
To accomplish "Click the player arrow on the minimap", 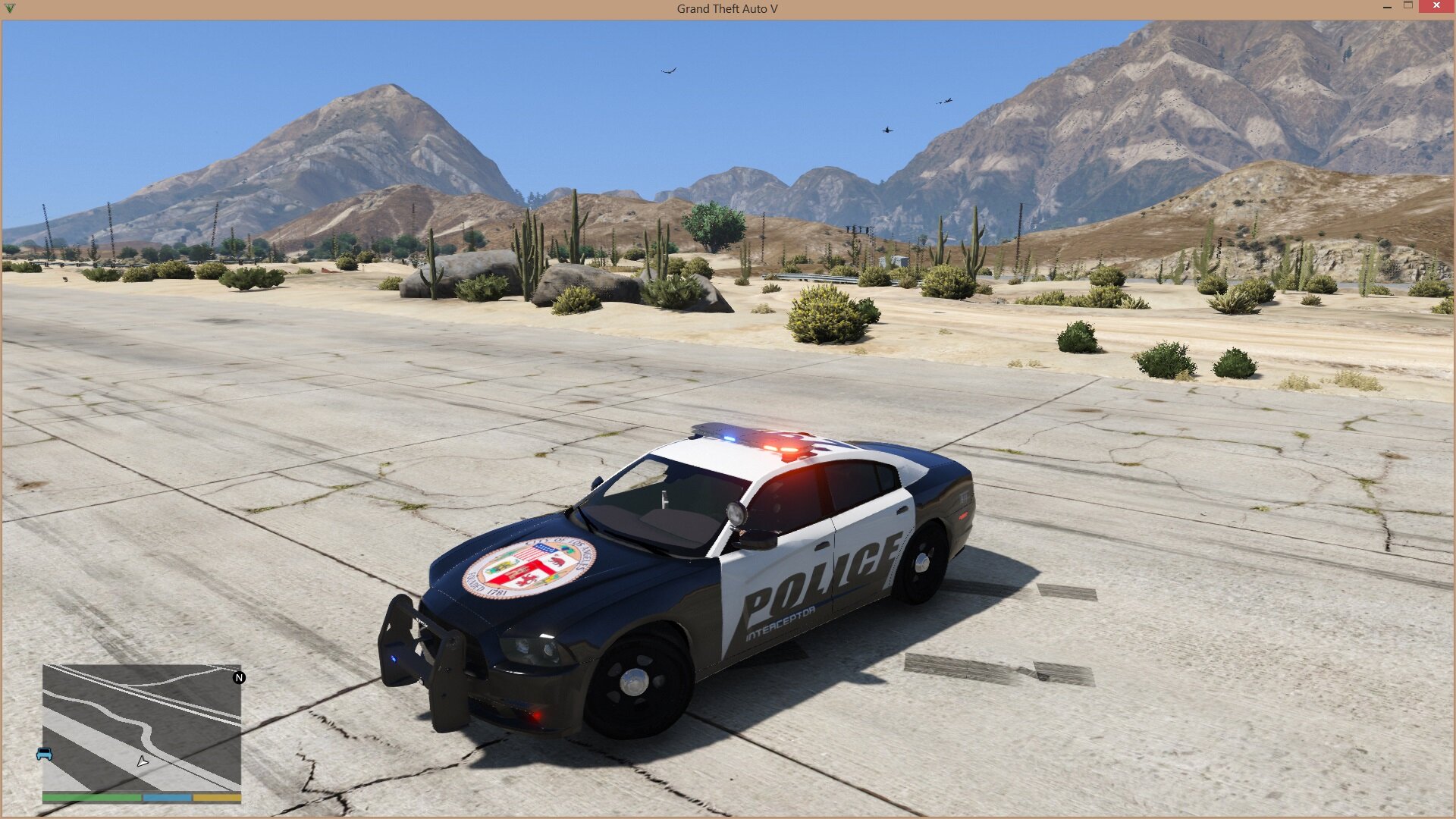I will 142,761.
